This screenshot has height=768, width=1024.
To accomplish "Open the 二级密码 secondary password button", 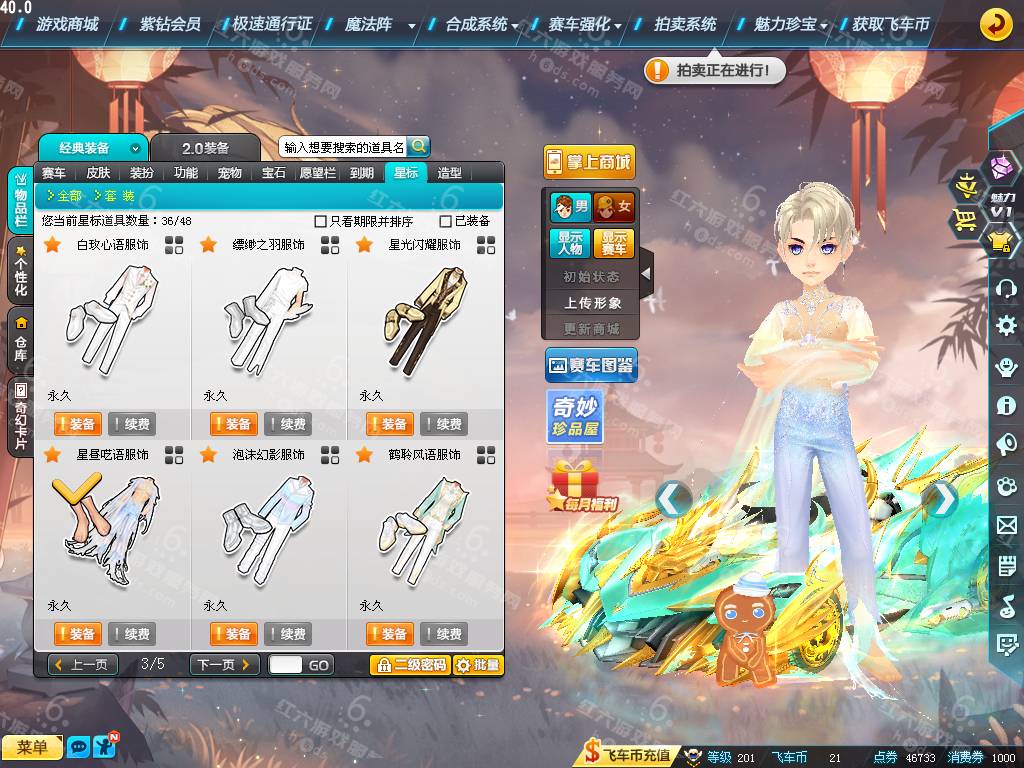I will 410,665.
